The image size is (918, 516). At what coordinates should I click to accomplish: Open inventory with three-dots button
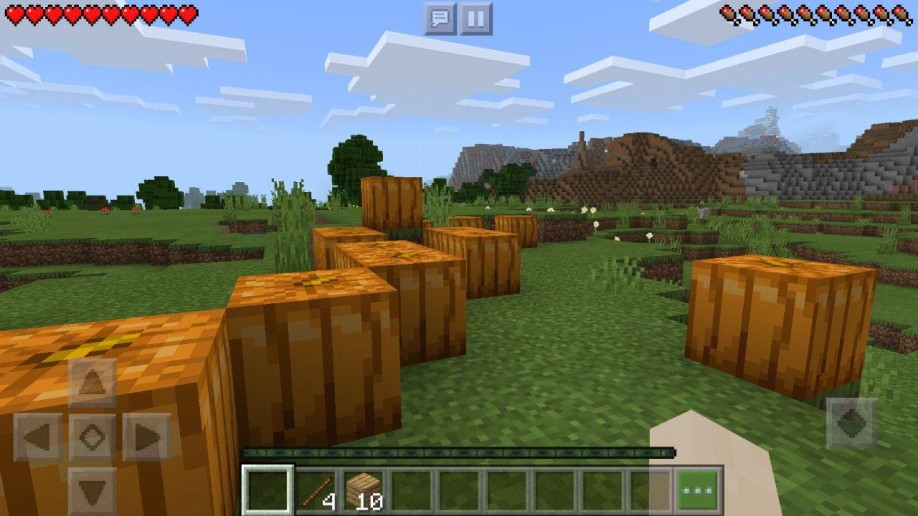[699, 490]
